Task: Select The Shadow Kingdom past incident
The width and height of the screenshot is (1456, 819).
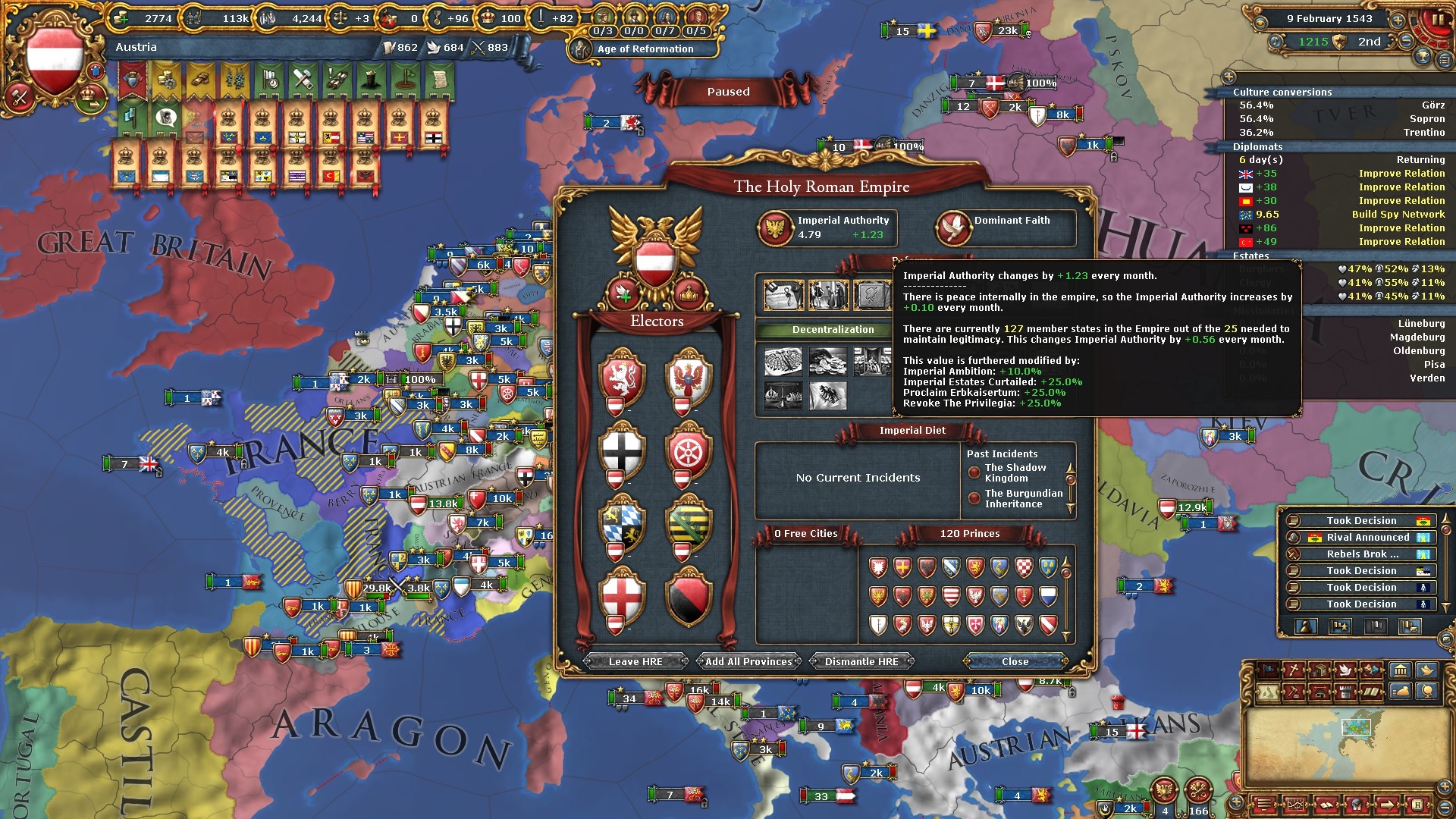Action: pyautogui.click(x=1015, y=473)
